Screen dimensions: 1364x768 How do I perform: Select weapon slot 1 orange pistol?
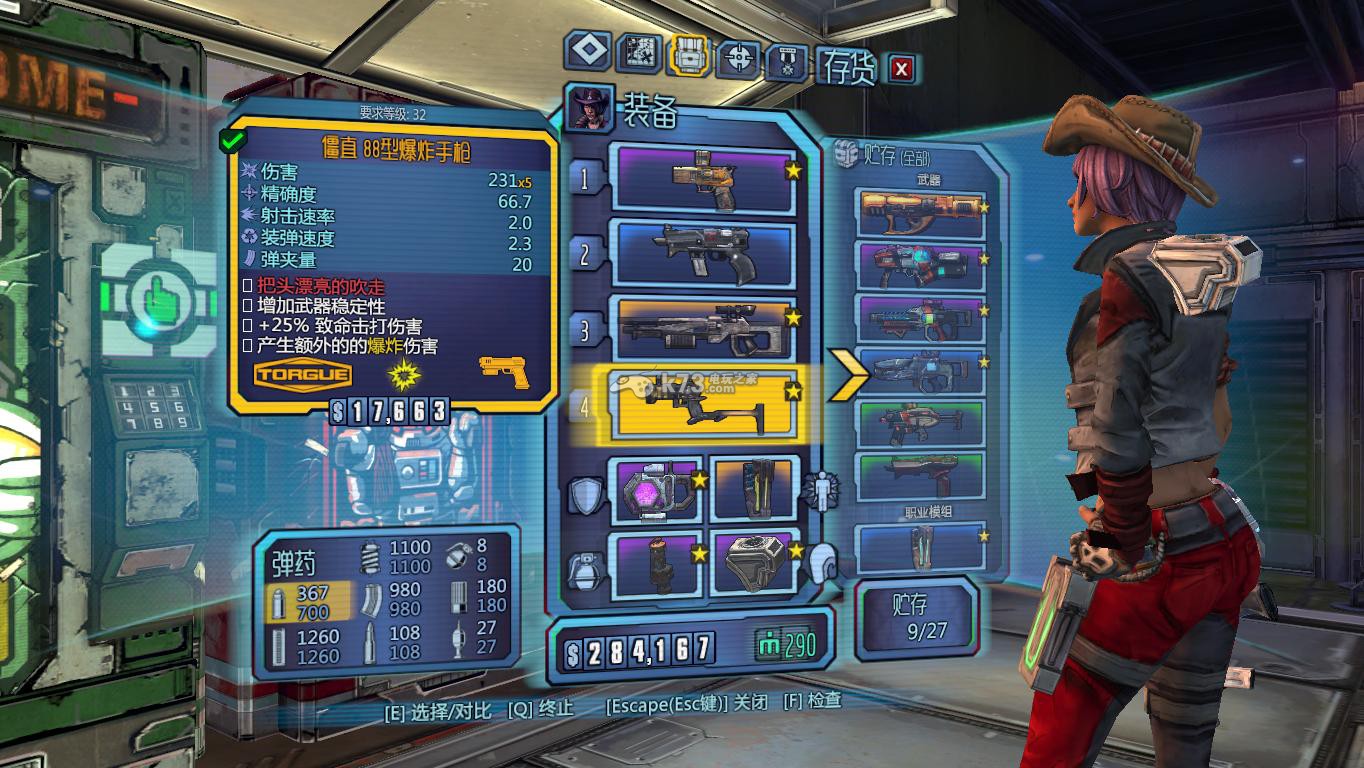706,179
